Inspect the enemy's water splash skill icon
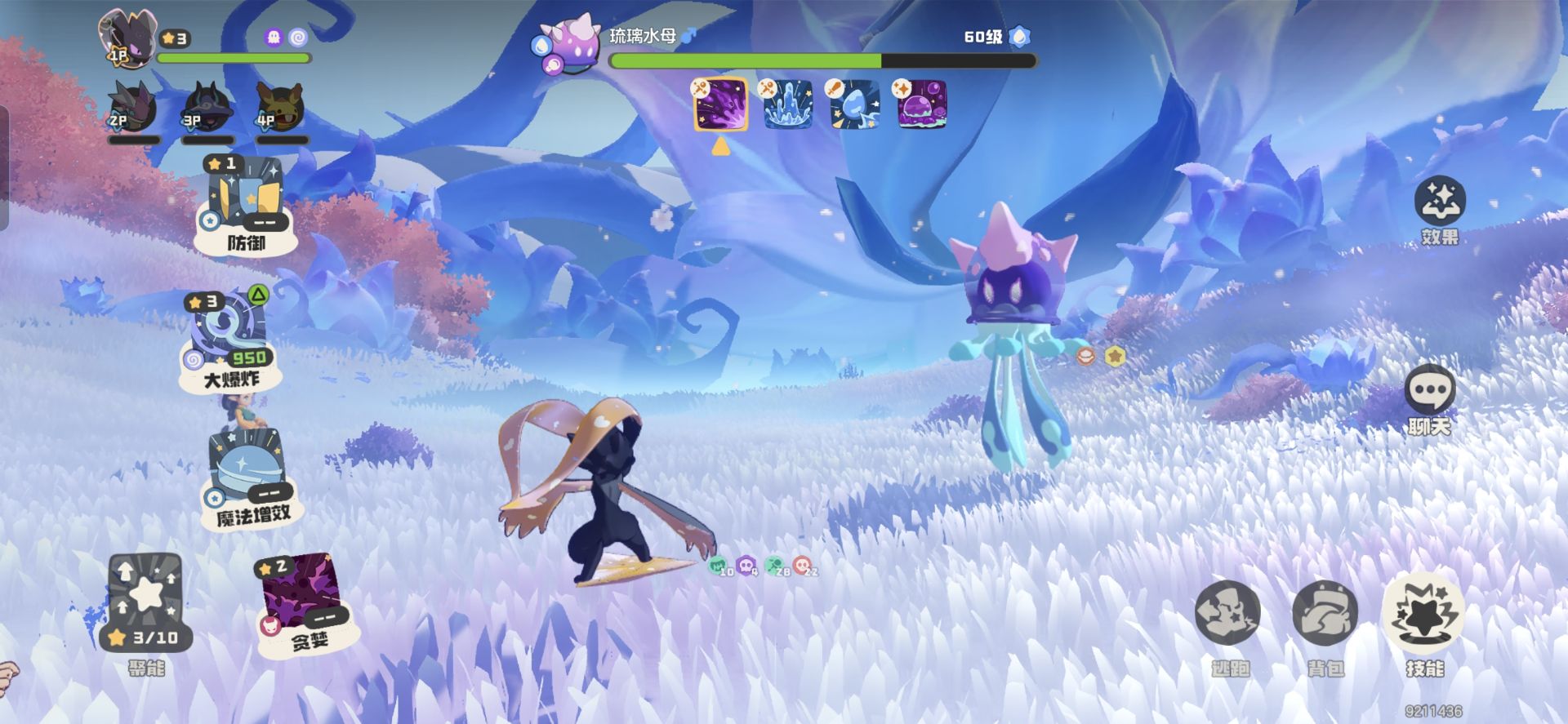Image resolution: width=1568 pixels, height=724 pixels. pyautogui.click(x=787, y=104)
